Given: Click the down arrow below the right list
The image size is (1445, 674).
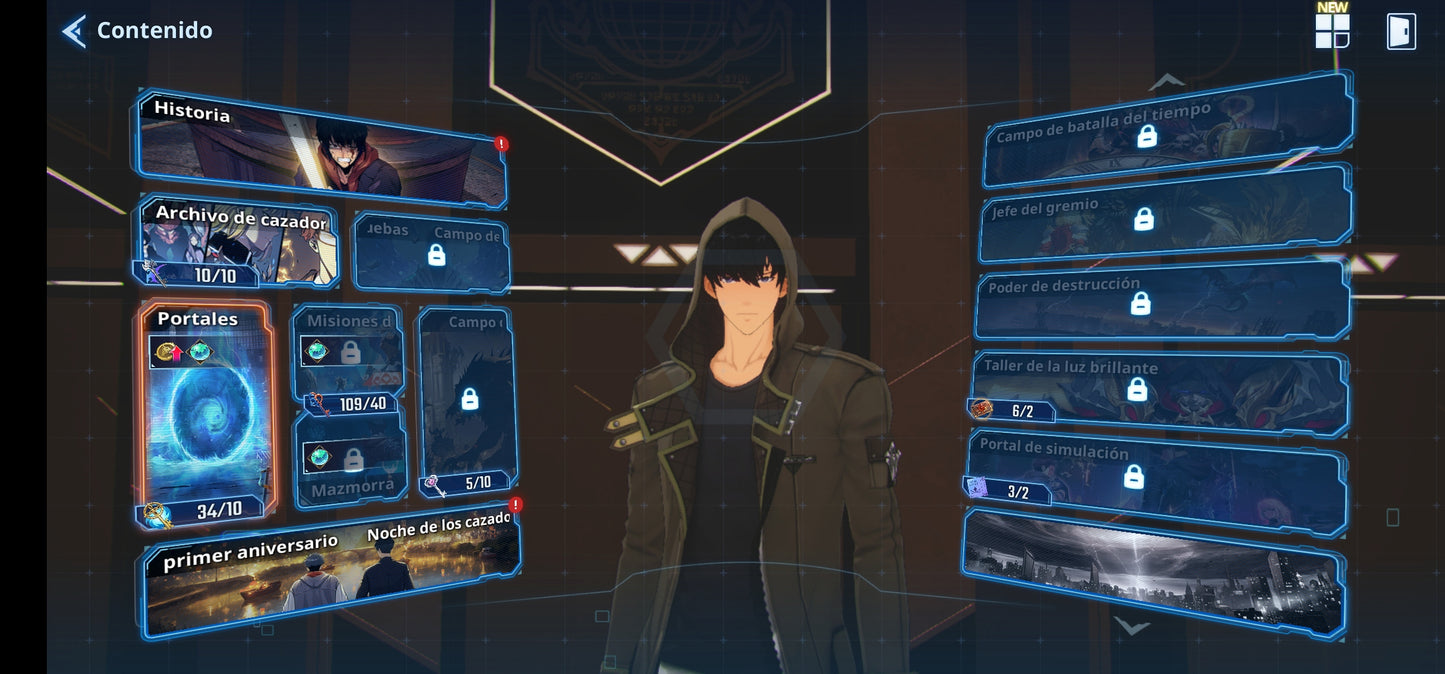Looking at the screenshot, I should point(1131,628).
